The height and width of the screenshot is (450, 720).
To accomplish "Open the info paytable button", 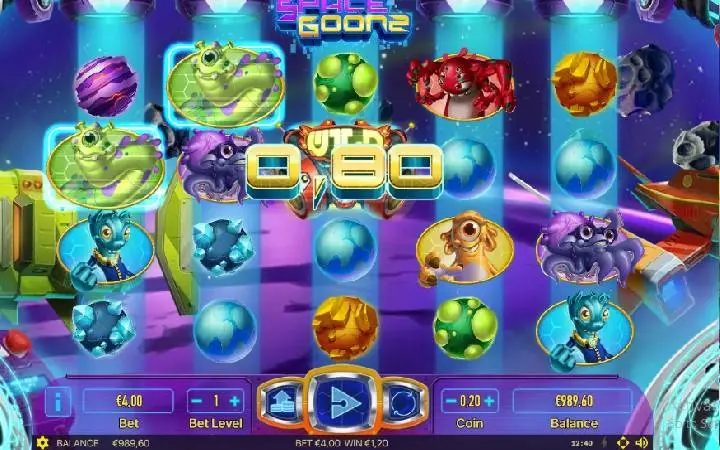I will [x=57, y=402].
